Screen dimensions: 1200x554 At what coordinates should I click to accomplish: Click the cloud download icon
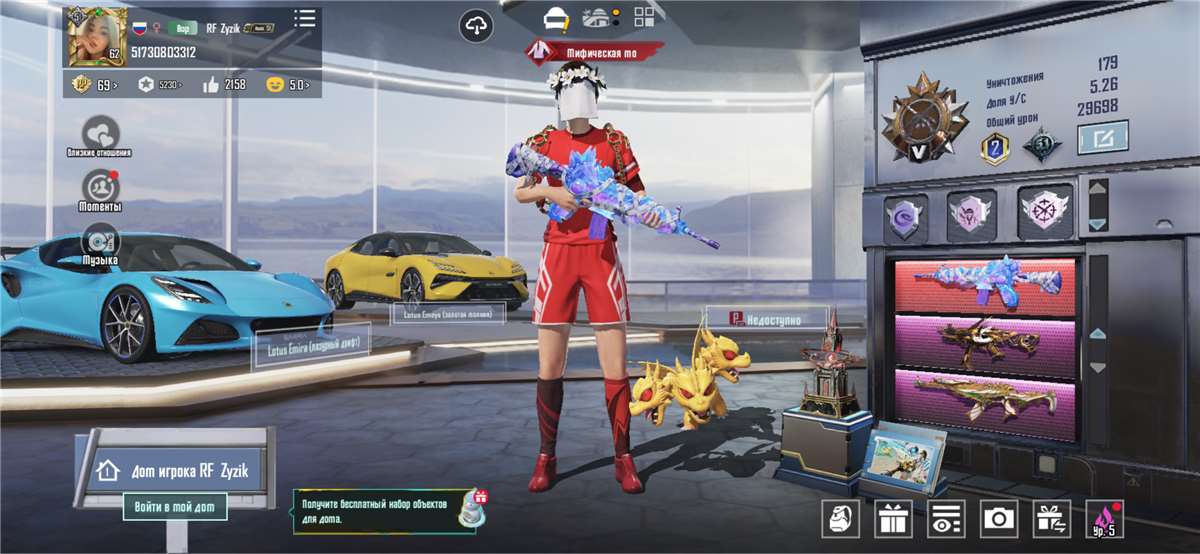pyautogui.click(x=477, y=26)
